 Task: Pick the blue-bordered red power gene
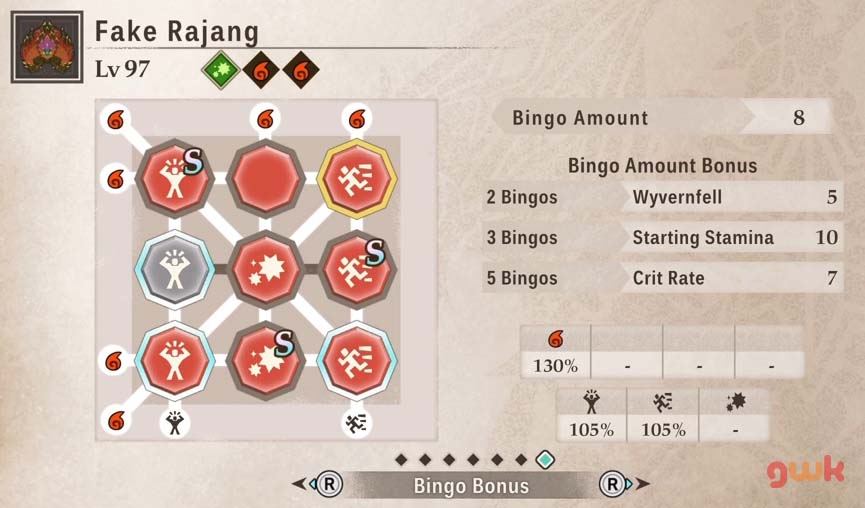pyautogui.click(x=175, y=359)
